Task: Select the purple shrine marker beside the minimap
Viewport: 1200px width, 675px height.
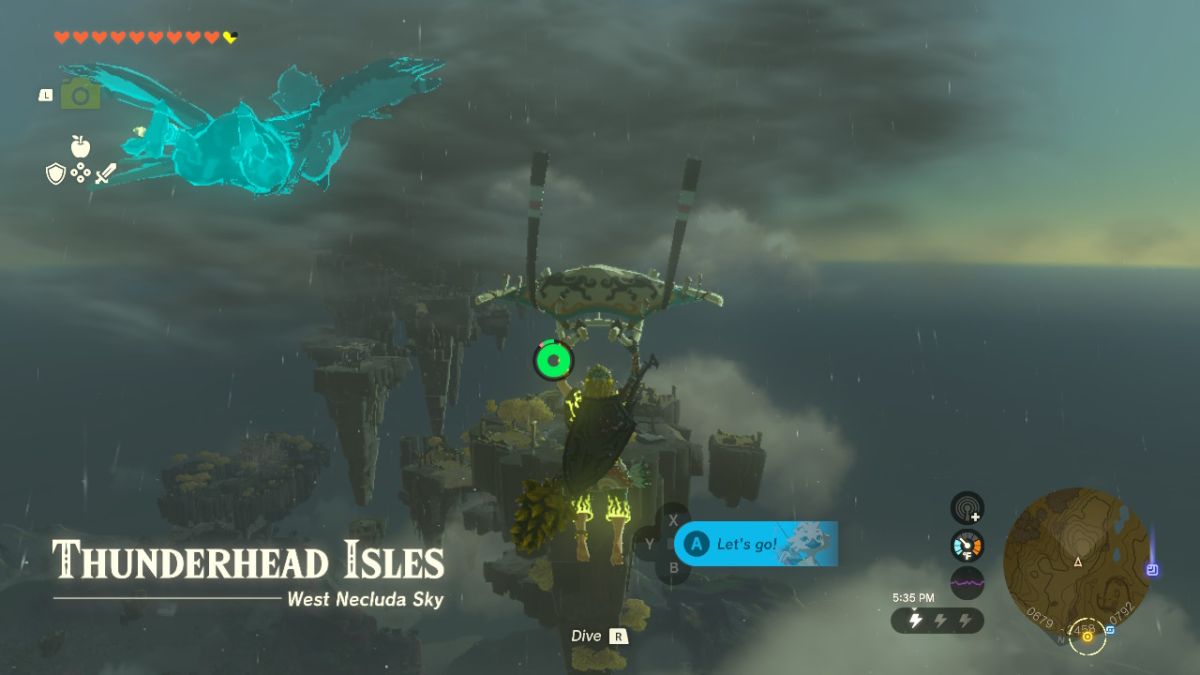Action: (1153, 570)
